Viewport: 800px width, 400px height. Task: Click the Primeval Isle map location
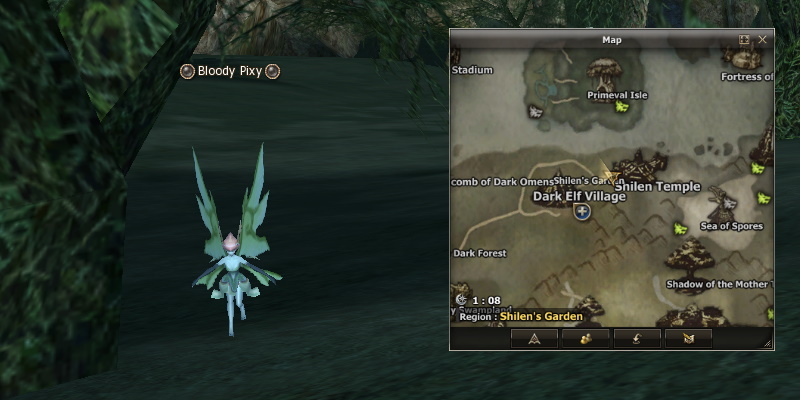coord(617,95)
